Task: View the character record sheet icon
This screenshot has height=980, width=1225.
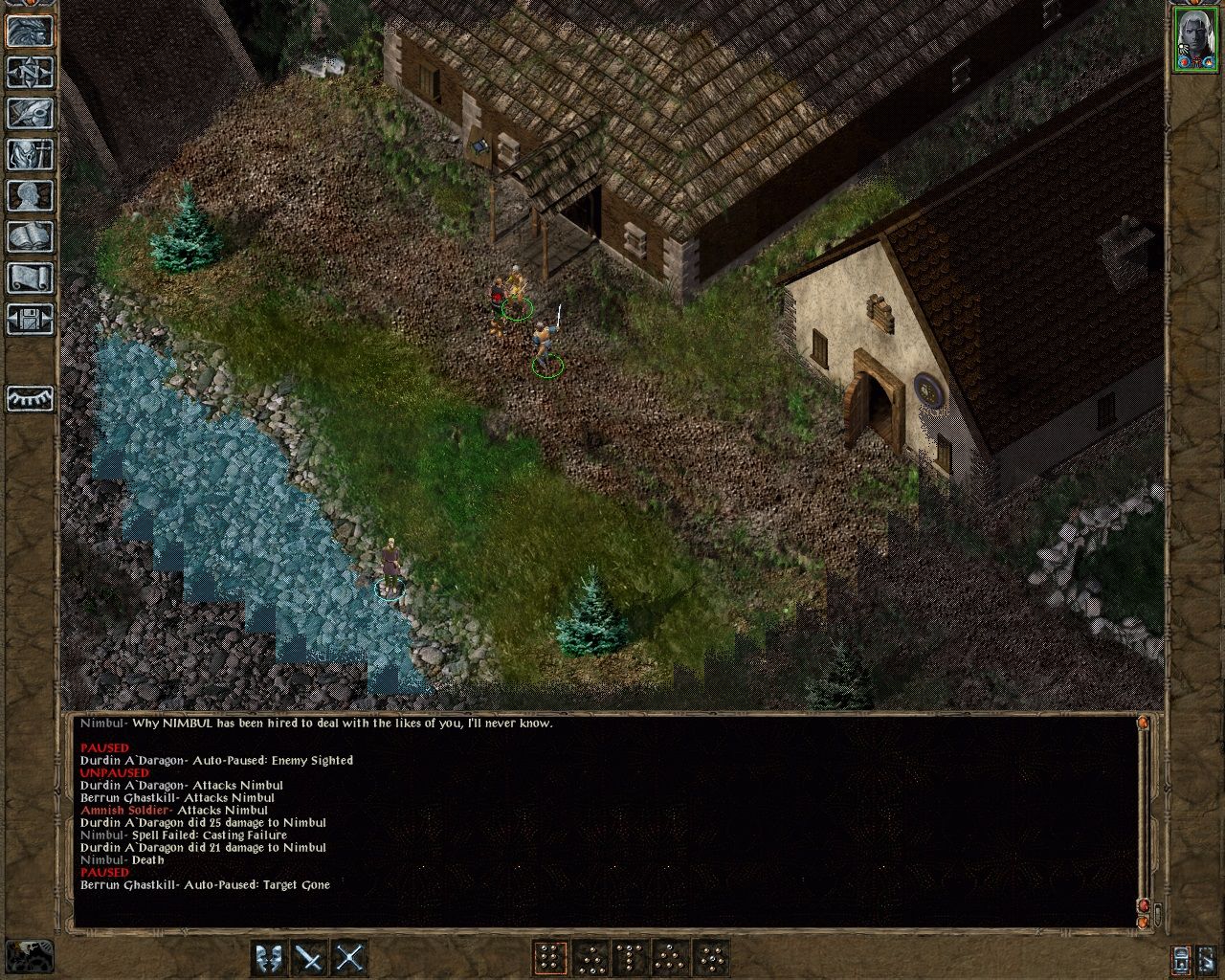Action: (29, 196)
